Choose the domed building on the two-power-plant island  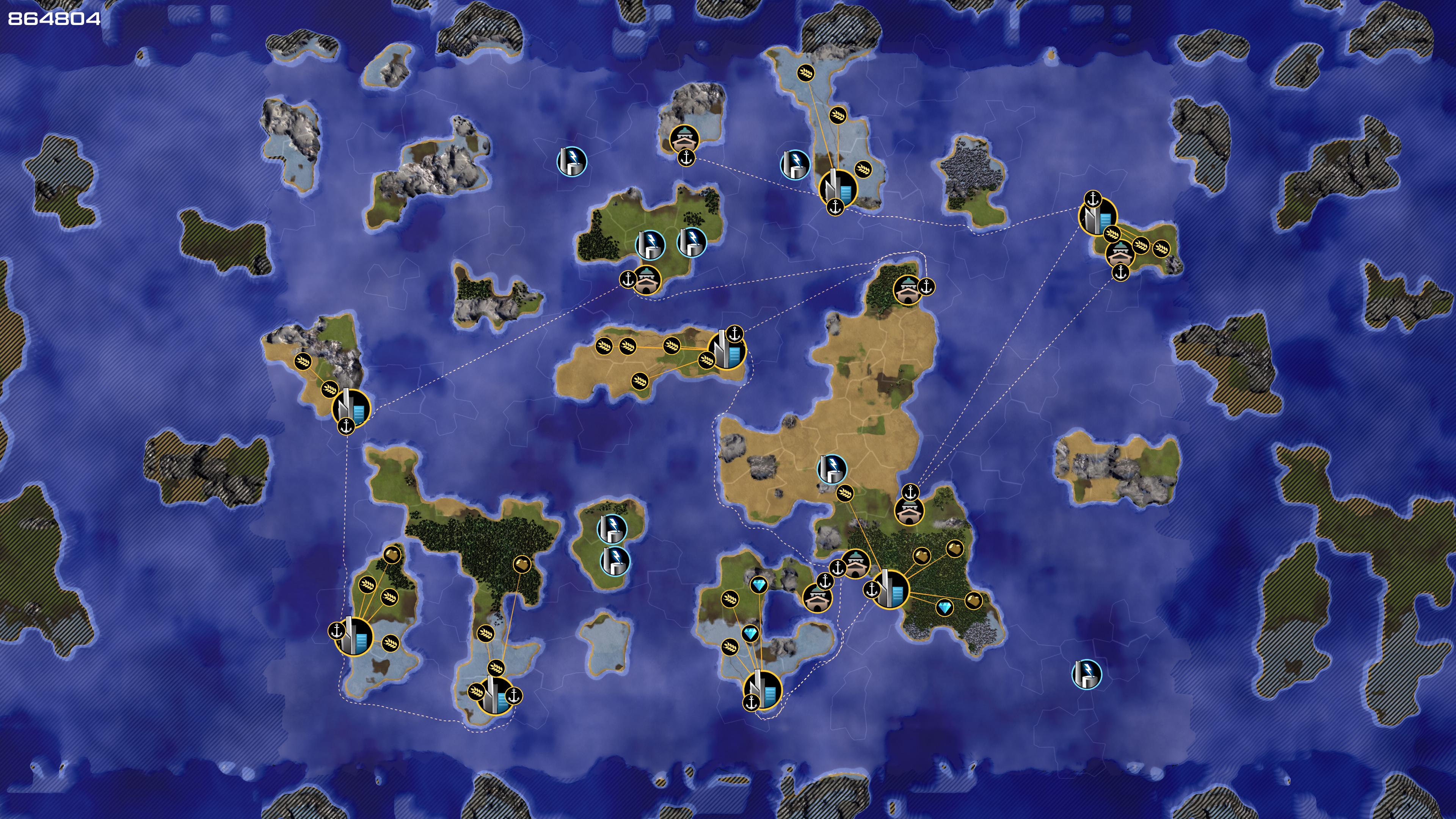(646, 279)
